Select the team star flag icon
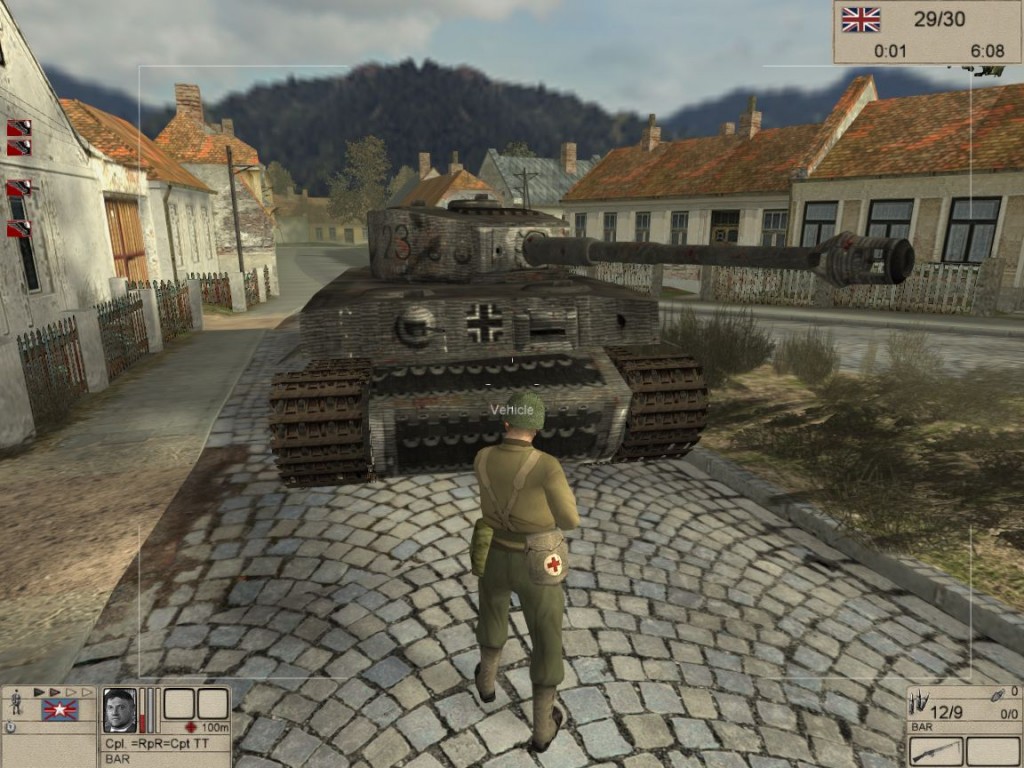This screenshot has width=1024, height=768. (60, 709)
